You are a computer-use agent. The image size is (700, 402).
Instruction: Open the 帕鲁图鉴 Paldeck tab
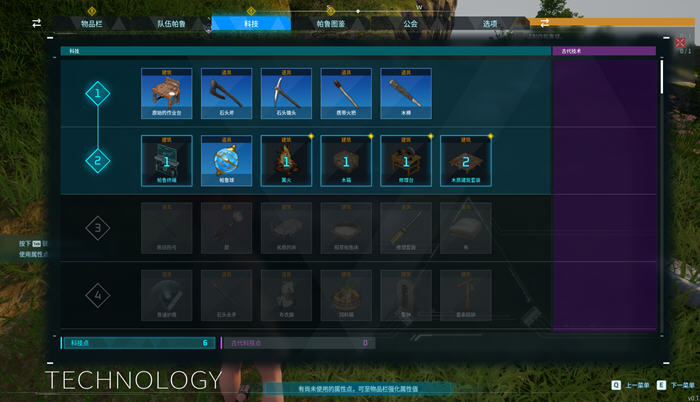(331, 23)
